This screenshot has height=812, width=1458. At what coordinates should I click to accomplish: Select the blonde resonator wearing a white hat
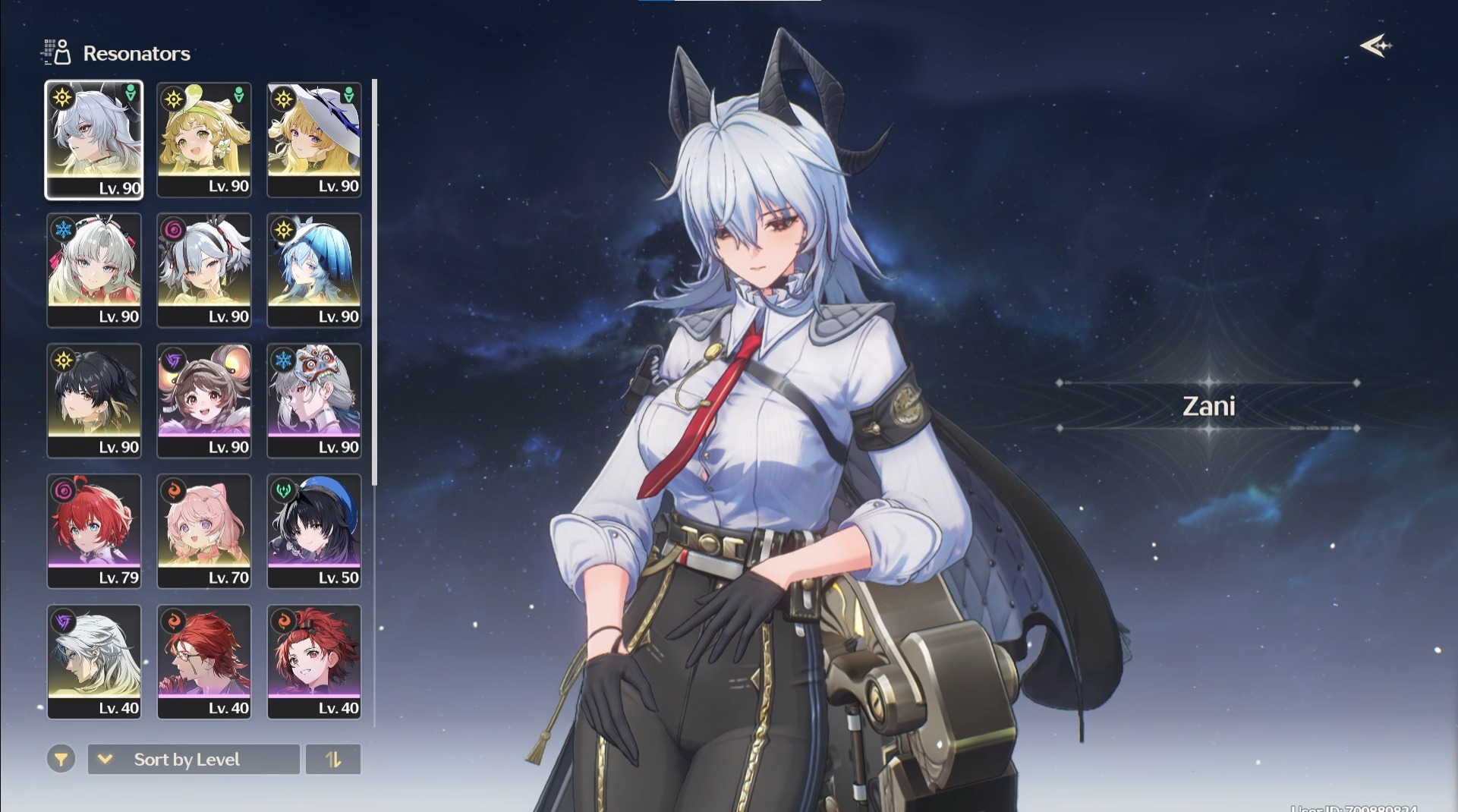pyautogui.click(x=313, y=140)
